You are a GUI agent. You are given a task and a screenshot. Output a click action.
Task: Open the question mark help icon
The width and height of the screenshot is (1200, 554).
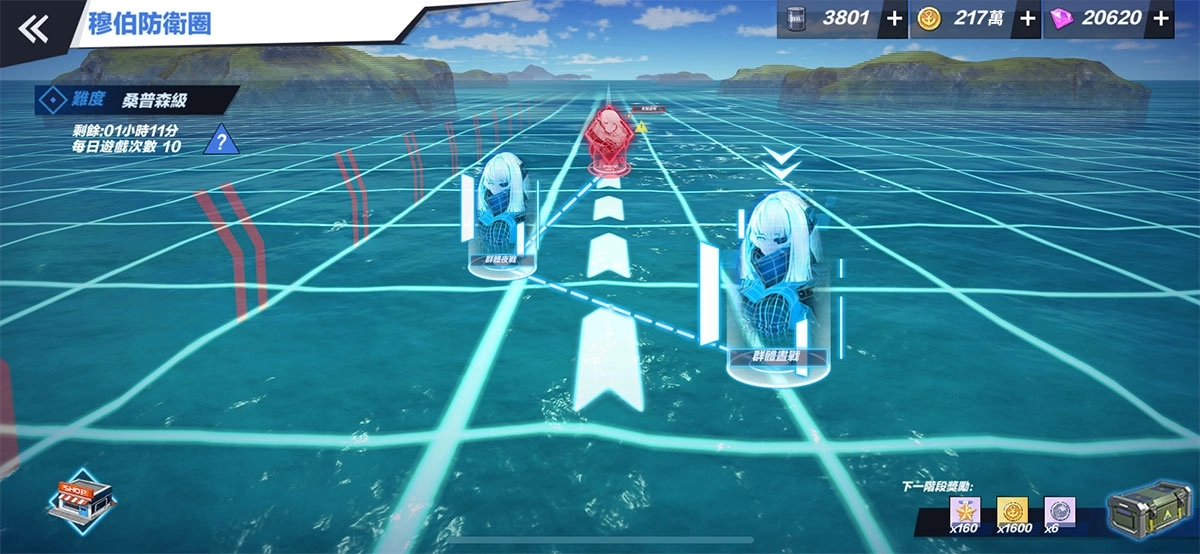coord(221,140)
